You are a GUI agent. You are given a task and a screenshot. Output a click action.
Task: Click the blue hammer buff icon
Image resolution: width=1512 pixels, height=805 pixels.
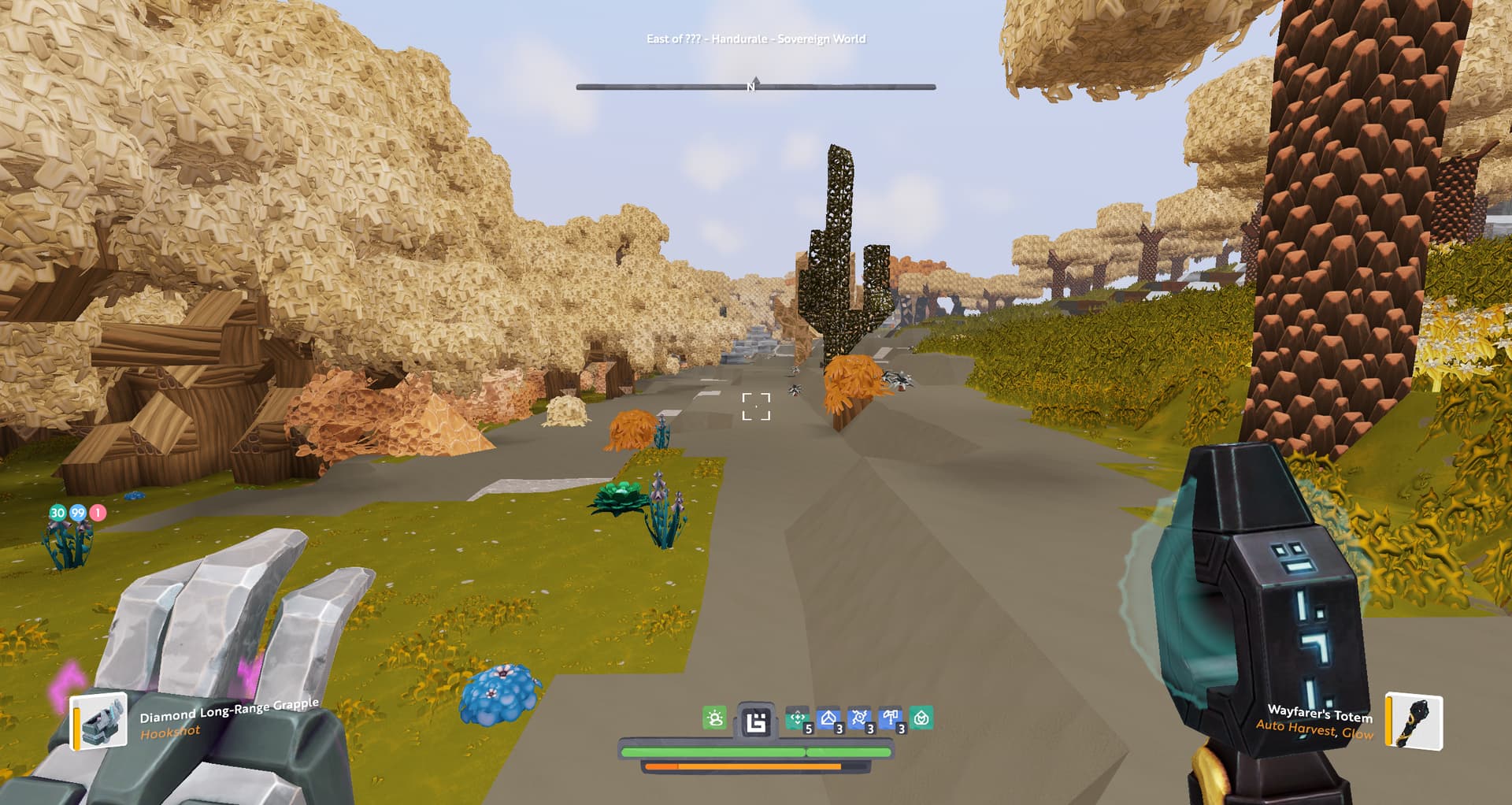pos(891,718)
